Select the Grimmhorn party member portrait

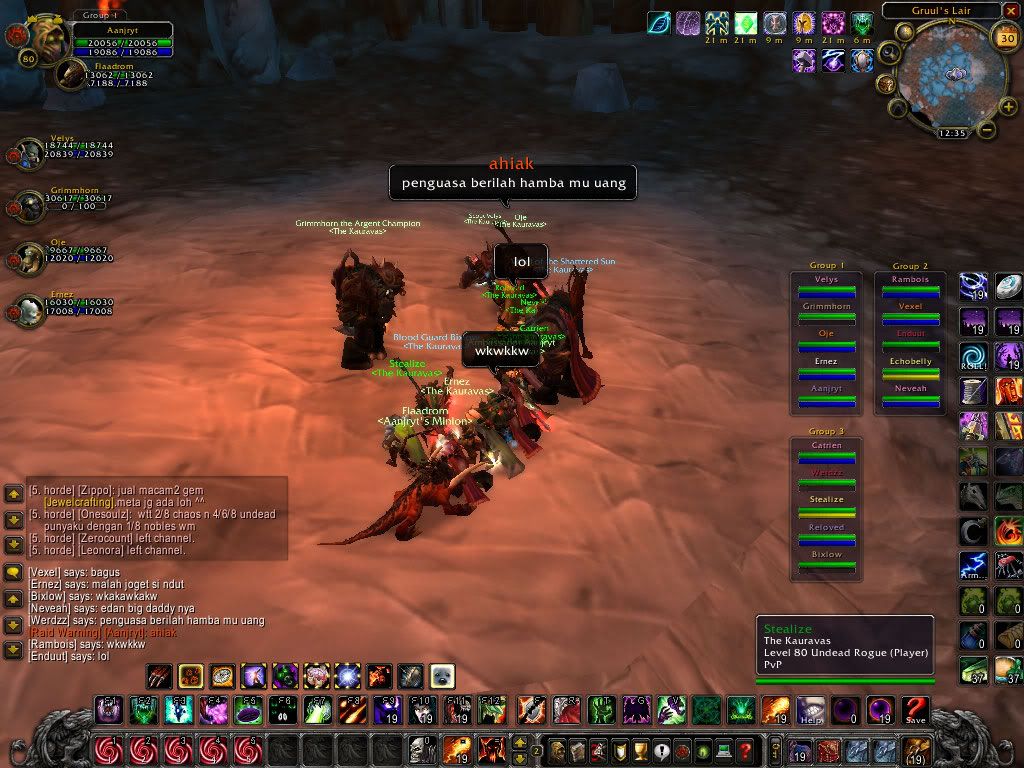[x=24, y=203]
